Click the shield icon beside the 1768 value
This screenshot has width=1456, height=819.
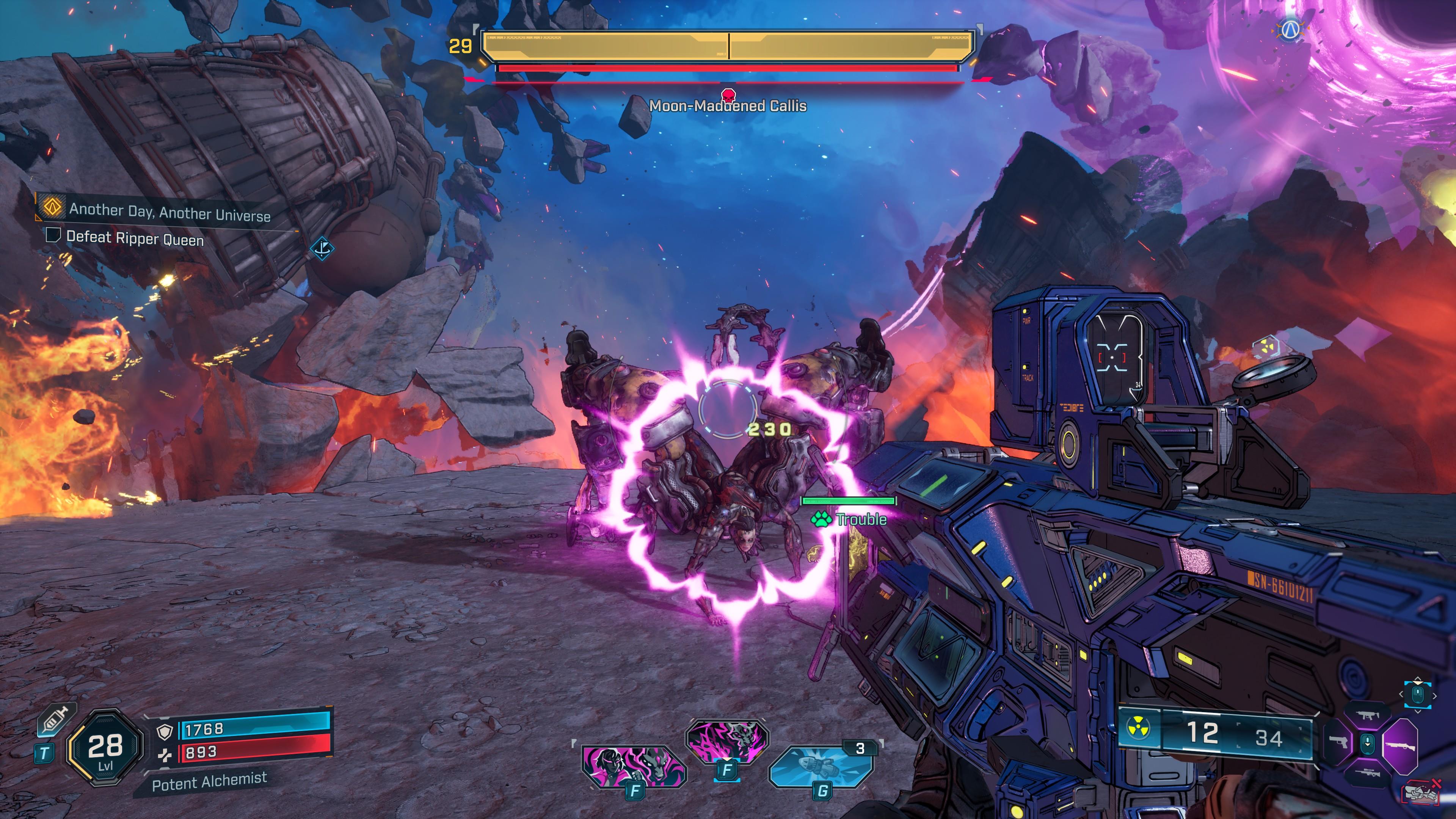(165, 733)
